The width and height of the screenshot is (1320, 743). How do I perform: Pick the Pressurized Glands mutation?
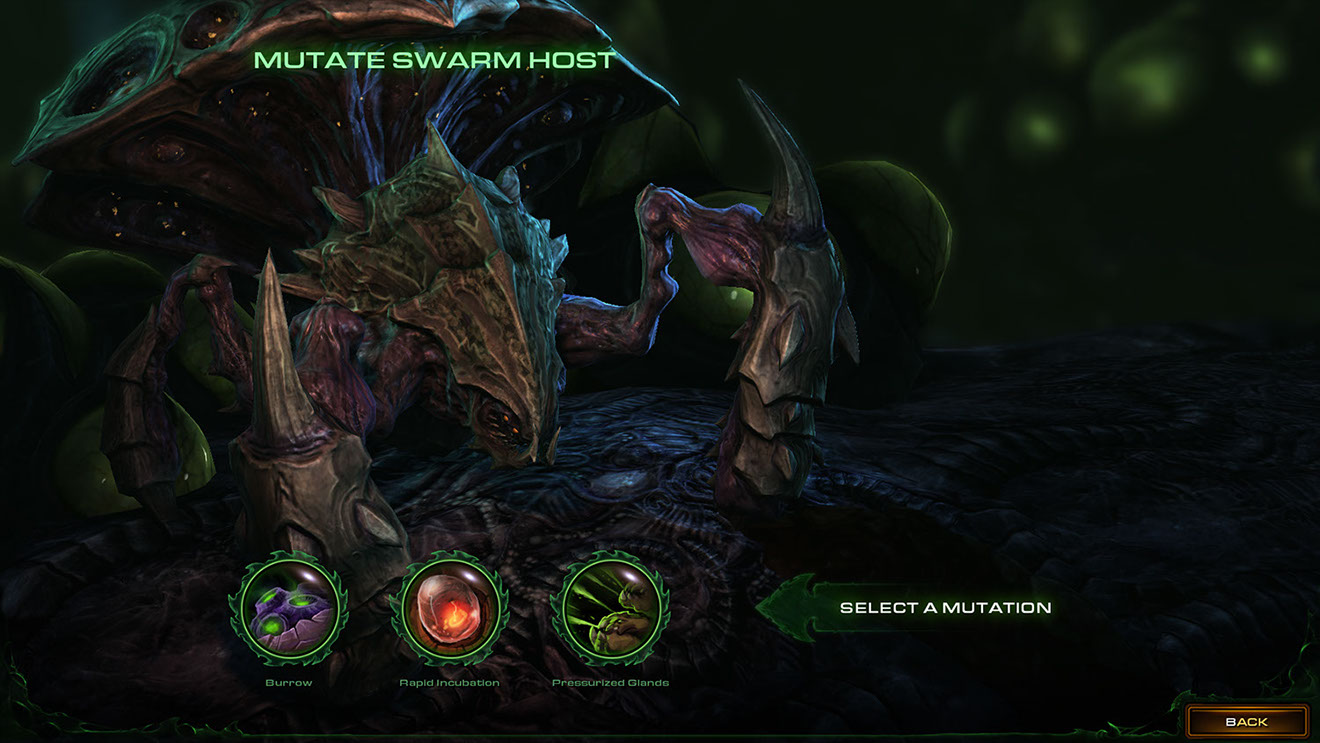click(610, 609)
